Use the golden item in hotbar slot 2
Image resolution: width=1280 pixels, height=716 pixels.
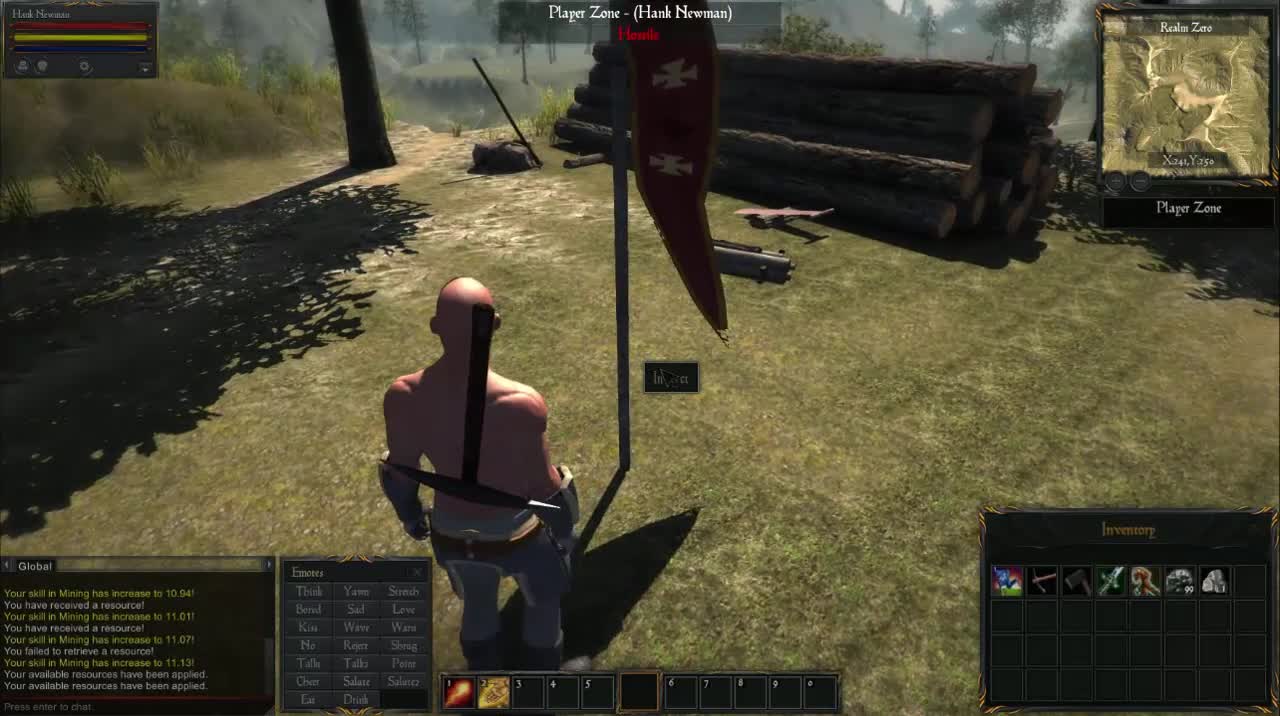[x=494, y=692]
